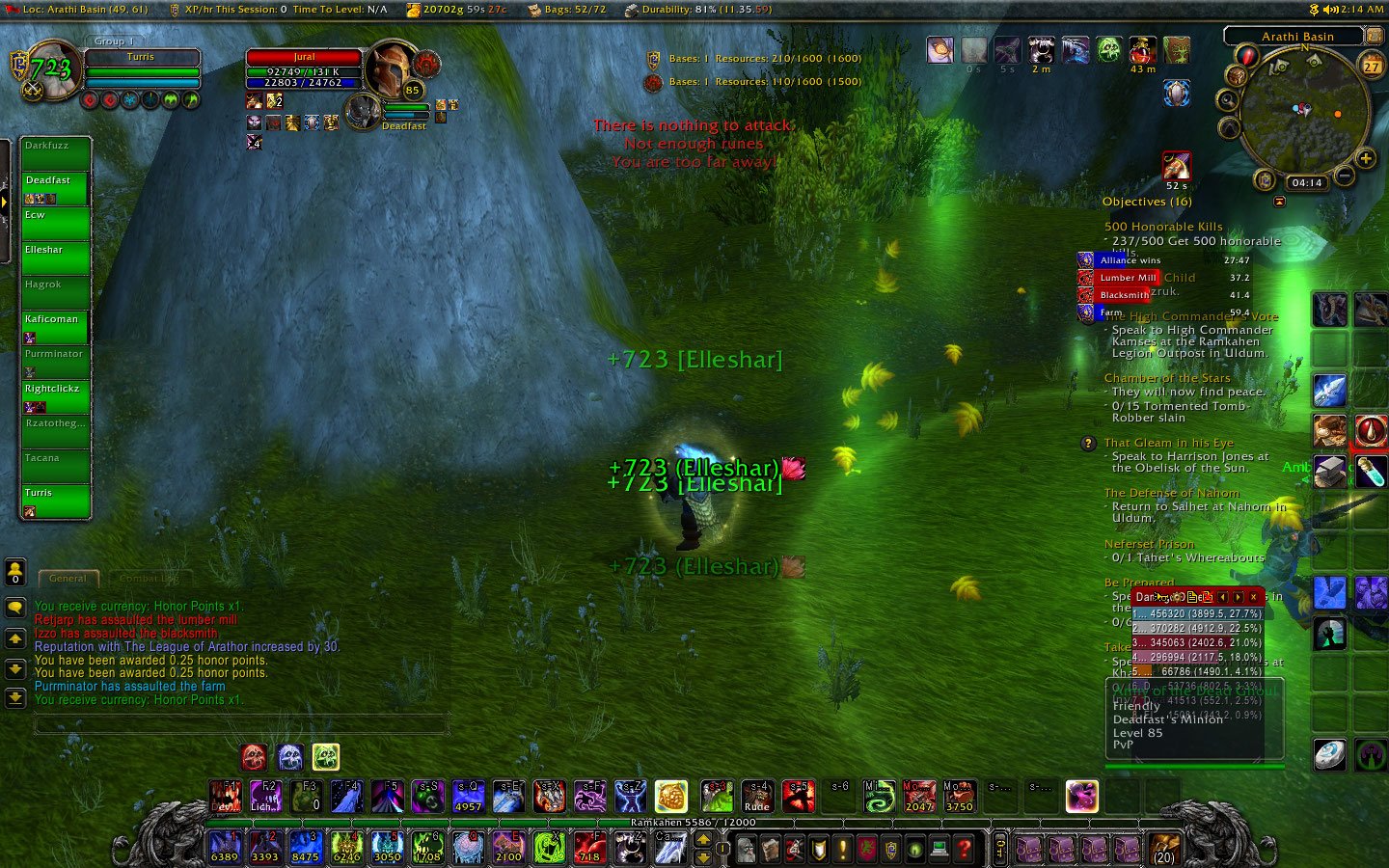Open the chat speech bubble menu button
Screen dimensions: 1389x868
15,609
